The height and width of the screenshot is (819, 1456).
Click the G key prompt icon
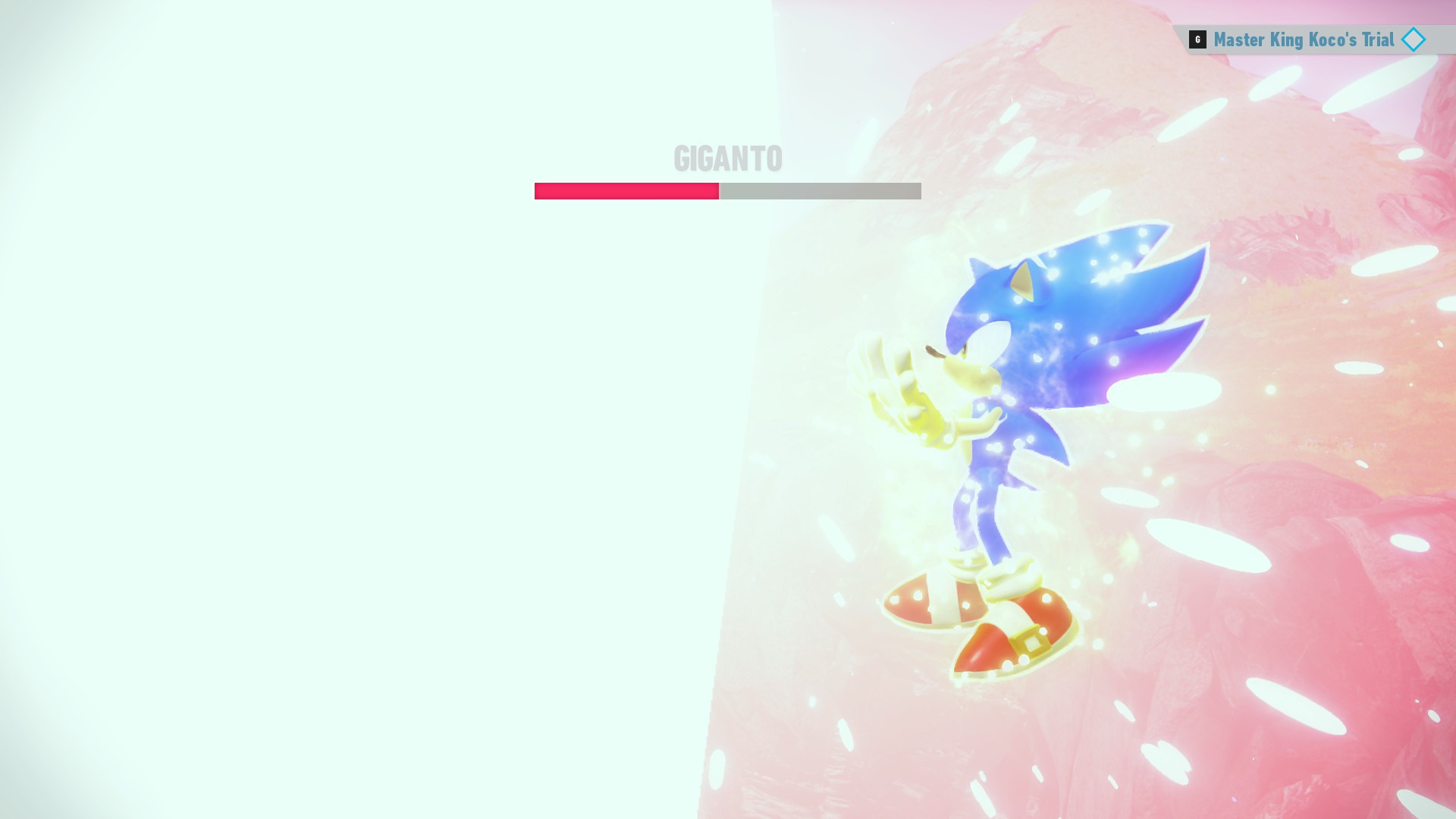click(x=1197, y=39)
